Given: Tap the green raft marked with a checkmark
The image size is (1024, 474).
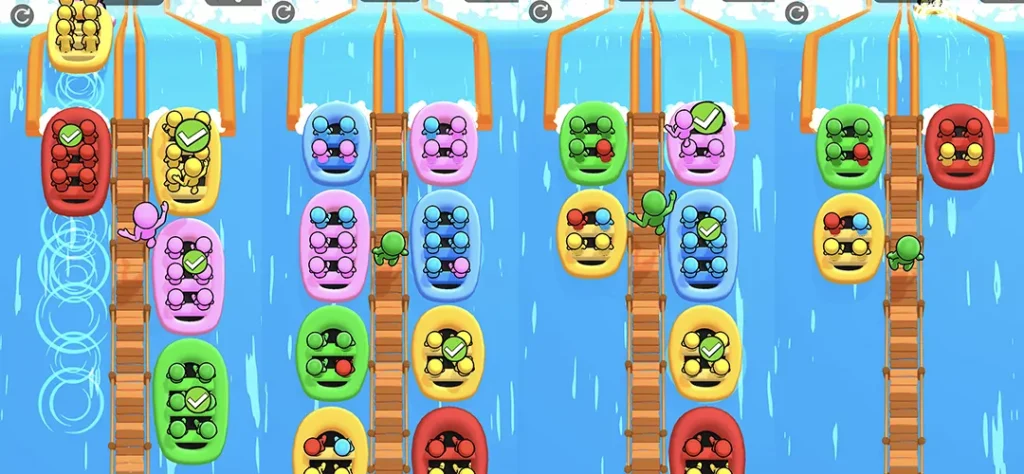Looking at the screenshot, I should coord(190,400).
